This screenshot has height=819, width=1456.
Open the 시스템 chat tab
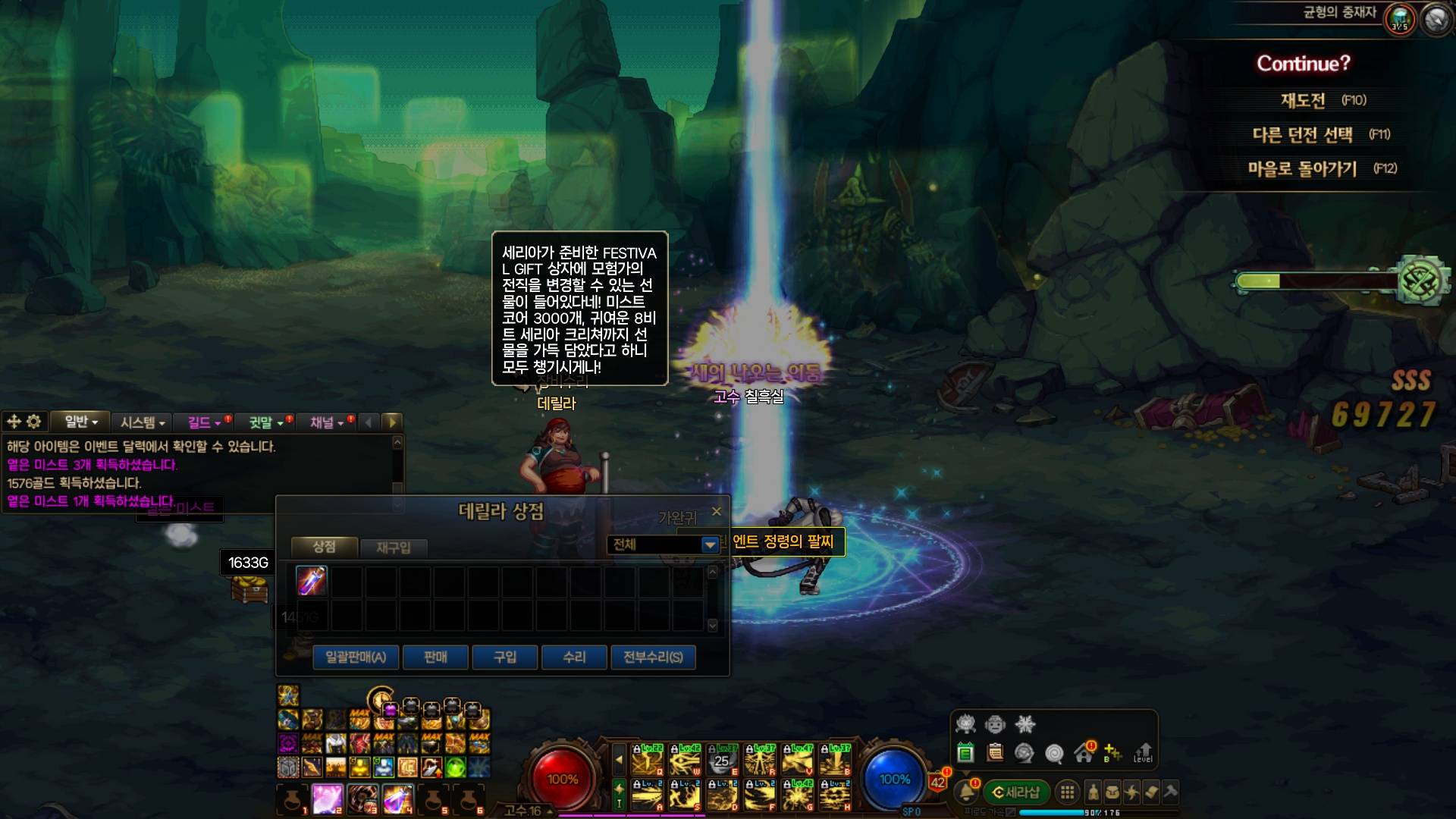click(142, 422)
